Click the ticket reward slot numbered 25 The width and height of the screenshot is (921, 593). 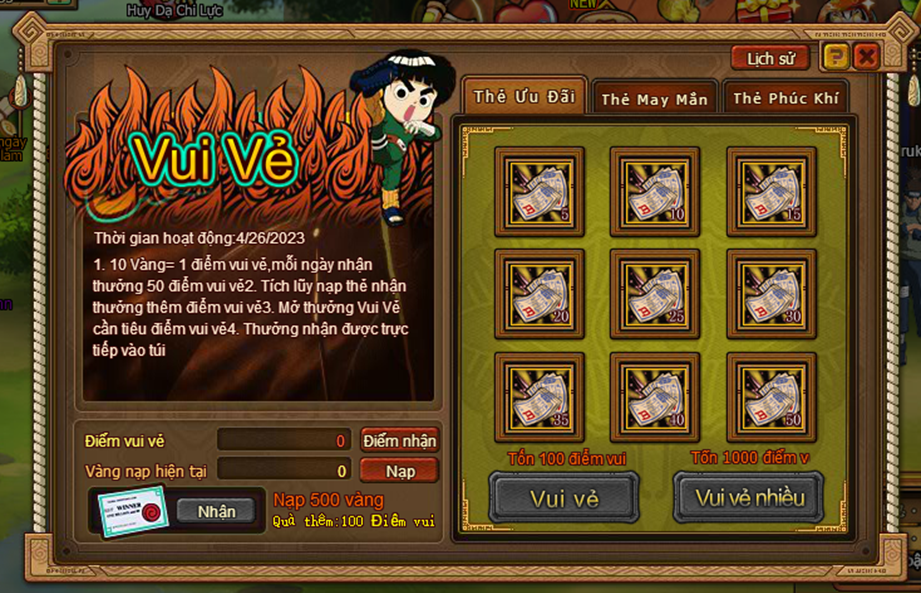point(655,294)
